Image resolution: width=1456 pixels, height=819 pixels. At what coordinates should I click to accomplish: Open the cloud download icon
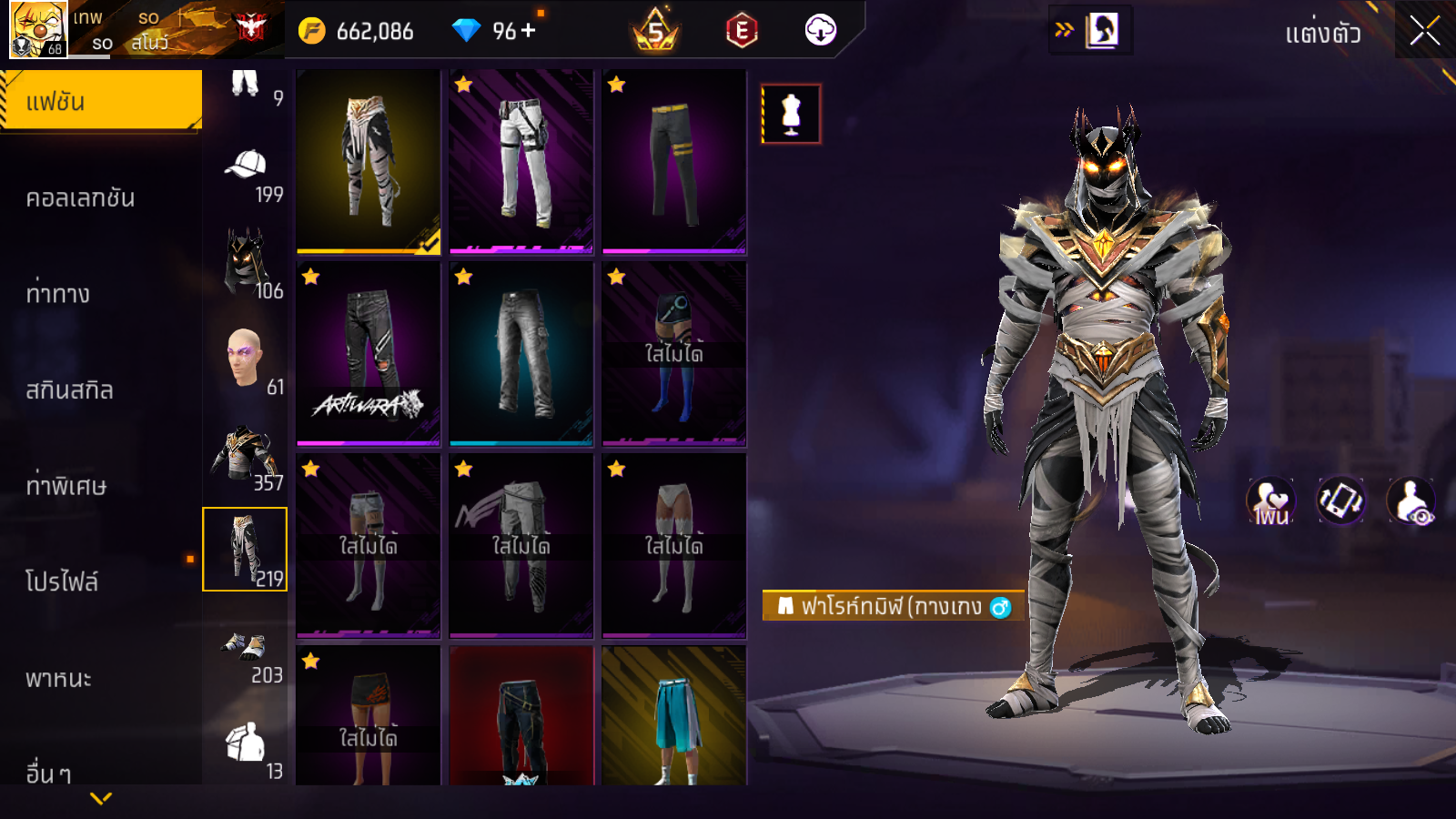(820, 31)
